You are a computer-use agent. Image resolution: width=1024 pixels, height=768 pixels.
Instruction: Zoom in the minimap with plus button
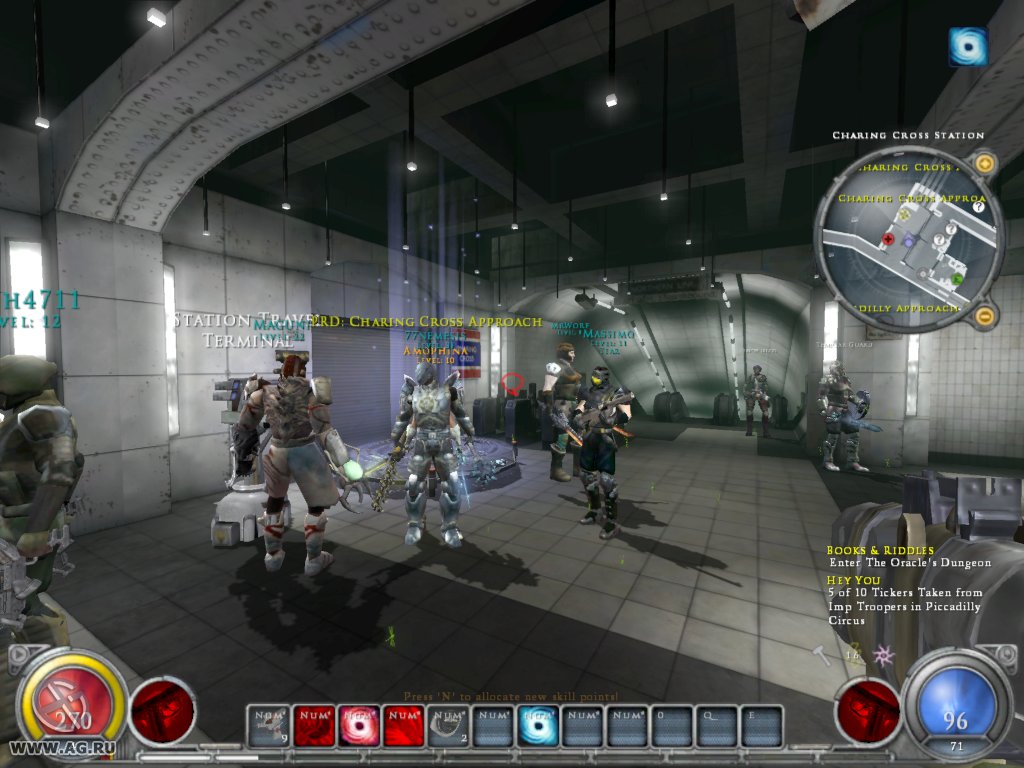tap(985, 163)
